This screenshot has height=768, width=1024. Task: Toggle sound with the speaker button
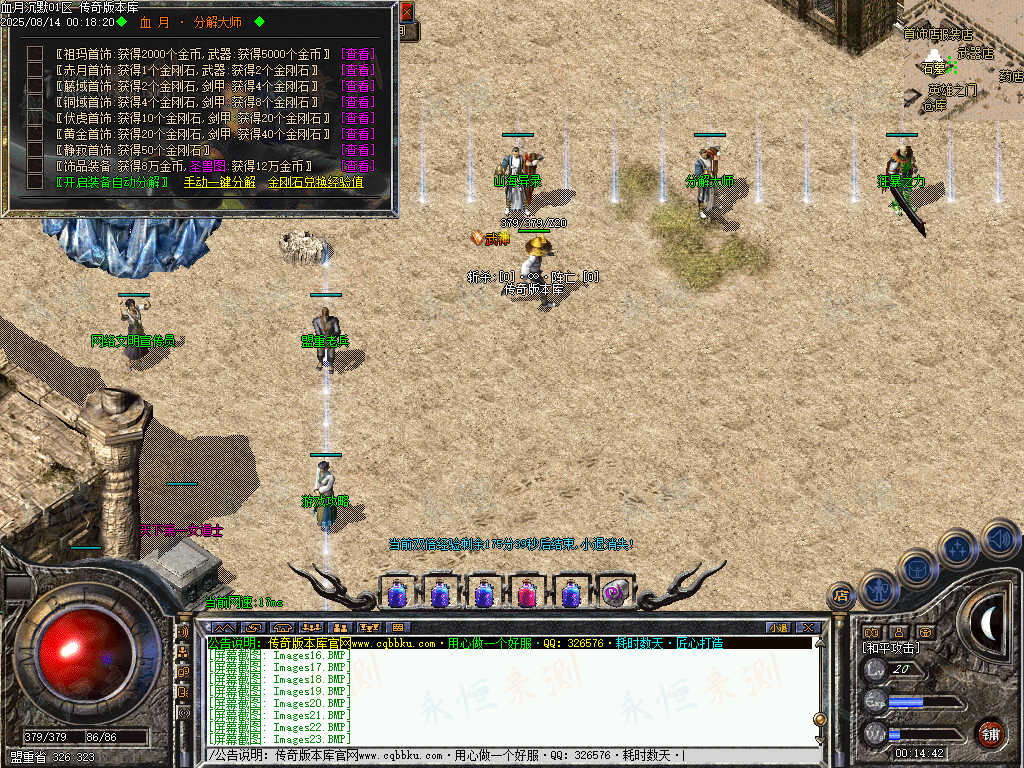click(x=999, y=538)
